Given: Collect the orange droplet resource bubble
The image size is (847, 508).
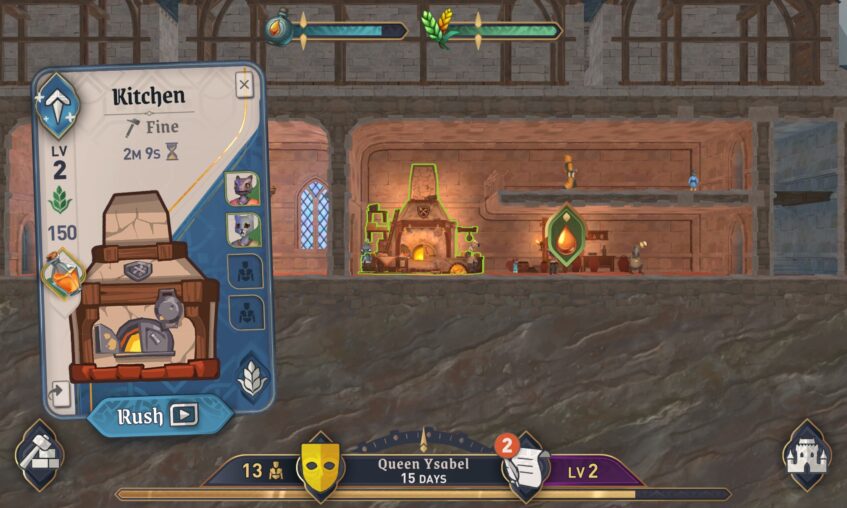Looking at the screenshot, I should pos(566,236).
